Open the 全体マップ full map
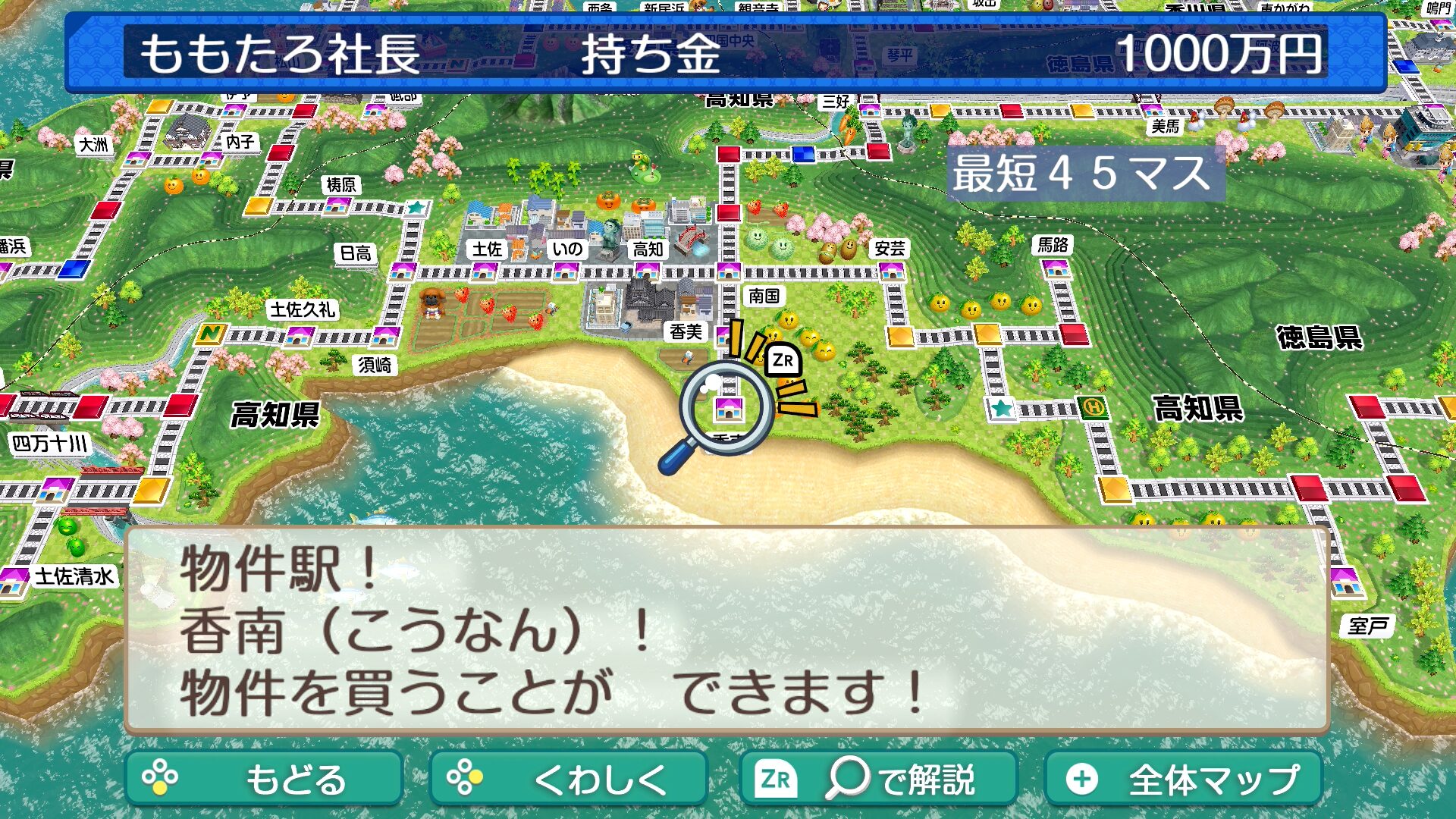This screenshot has height=819, width=1456. pos(1183,779)
